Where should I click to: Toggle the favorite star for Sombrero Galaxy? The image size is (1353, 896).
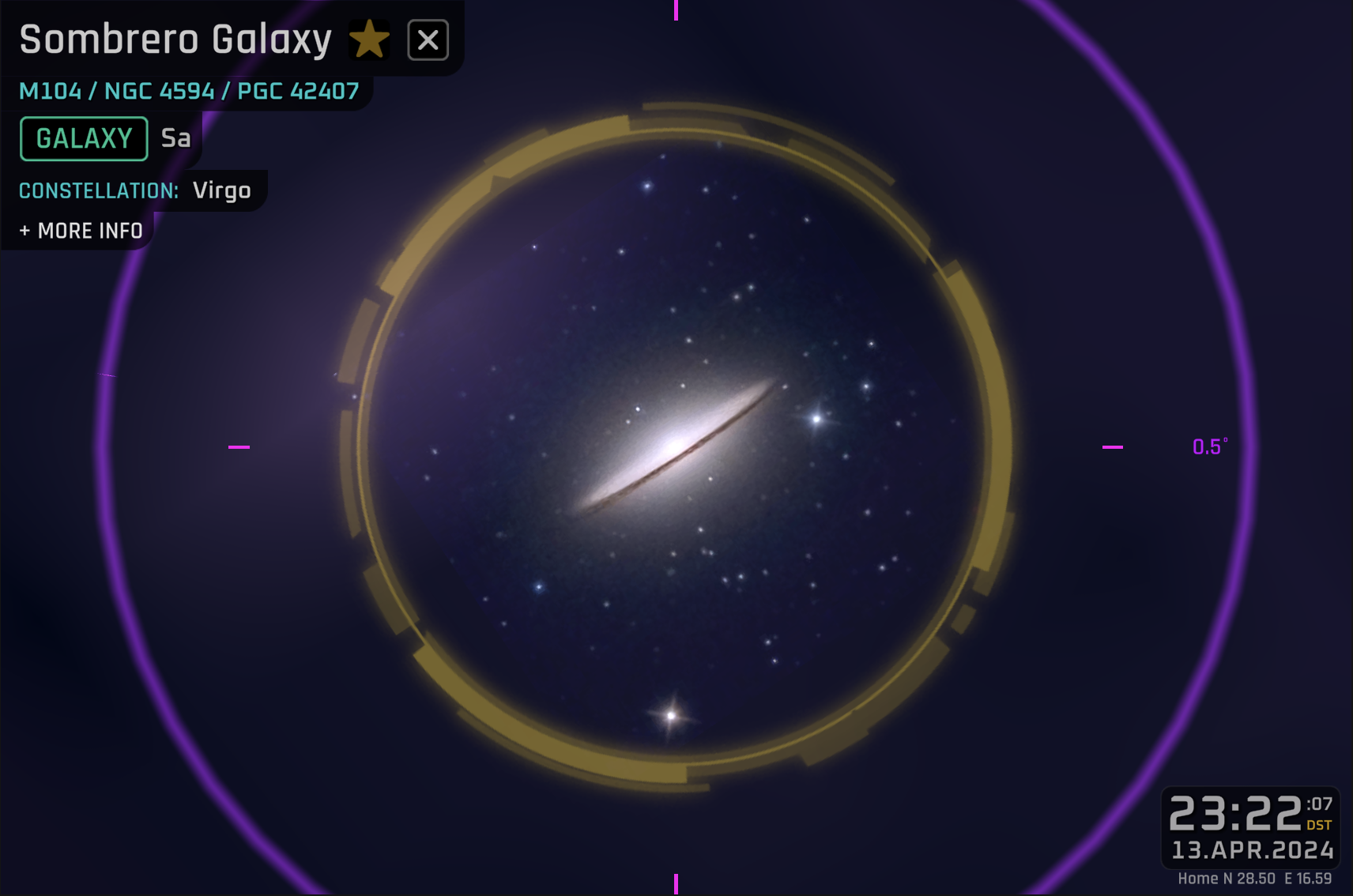370,38
